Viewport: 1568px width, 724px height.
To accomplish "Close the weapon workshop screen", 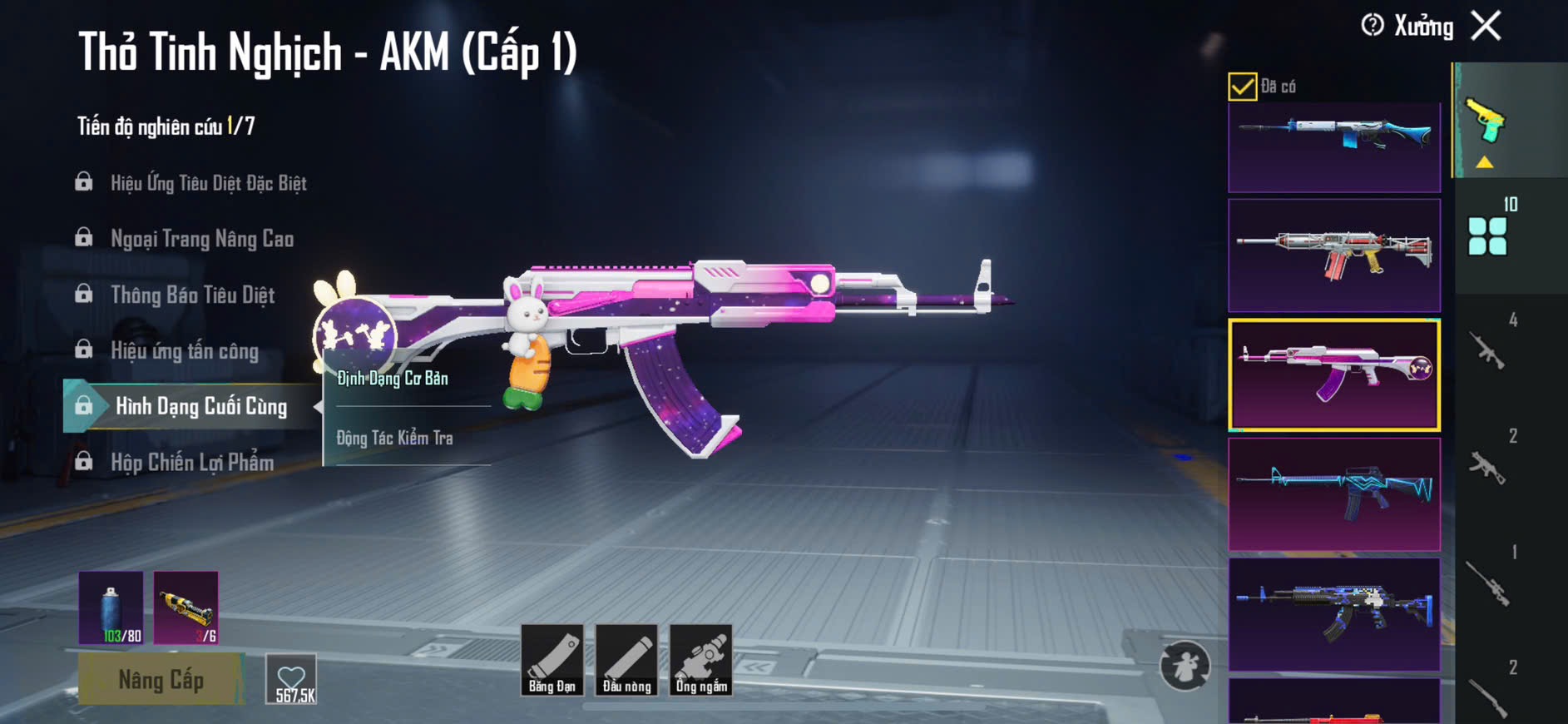I will [1486, 26].
